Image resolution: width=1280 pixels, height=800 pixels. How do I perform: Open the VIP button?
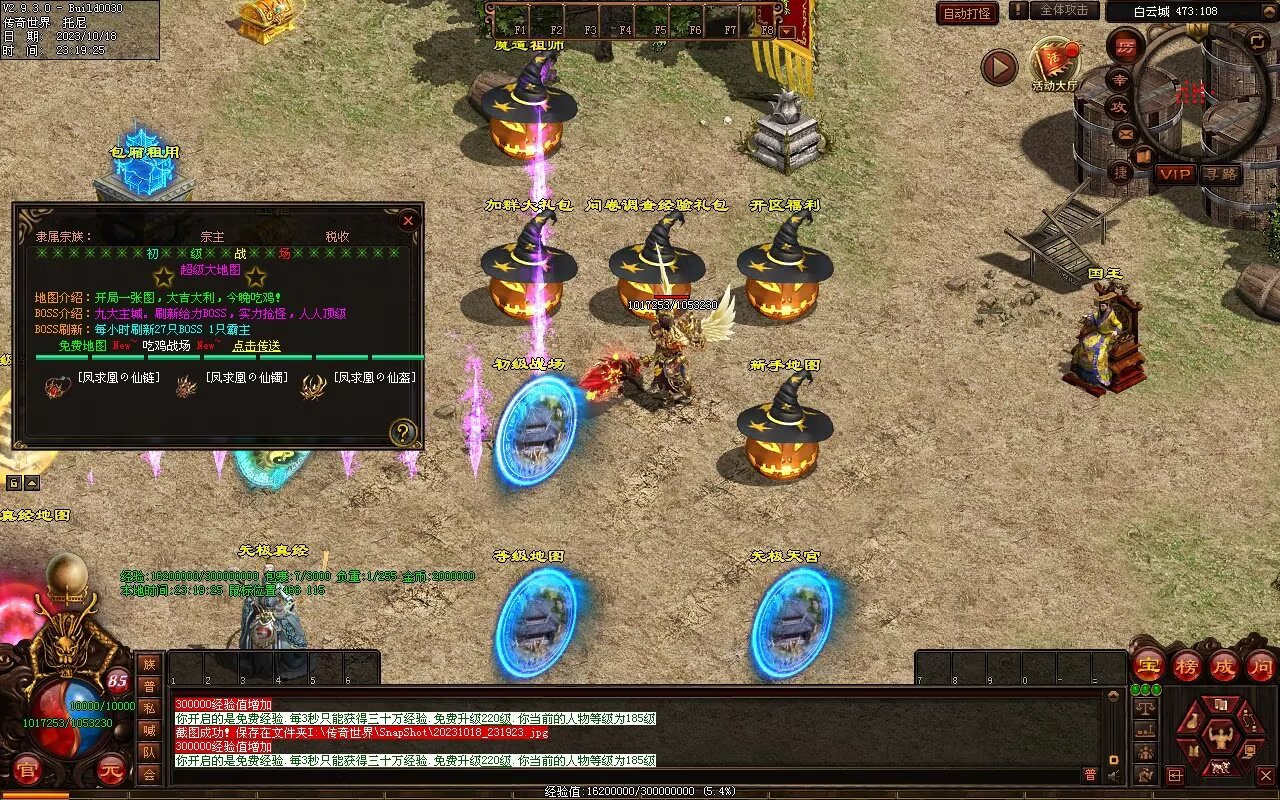click(x=1175, y=173)
